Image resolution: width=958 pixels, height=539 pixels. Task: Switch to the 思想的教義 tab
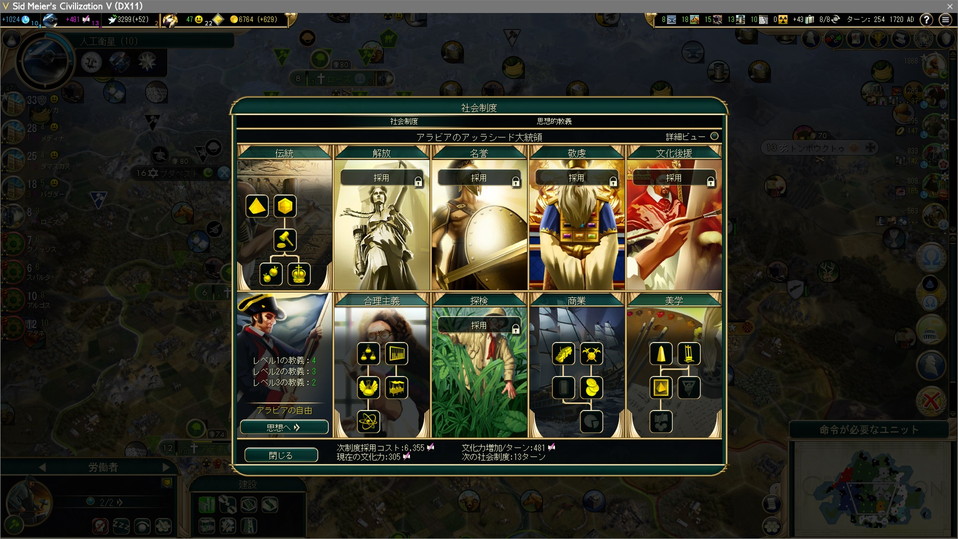pyautogui.click(x=554, y=121)
